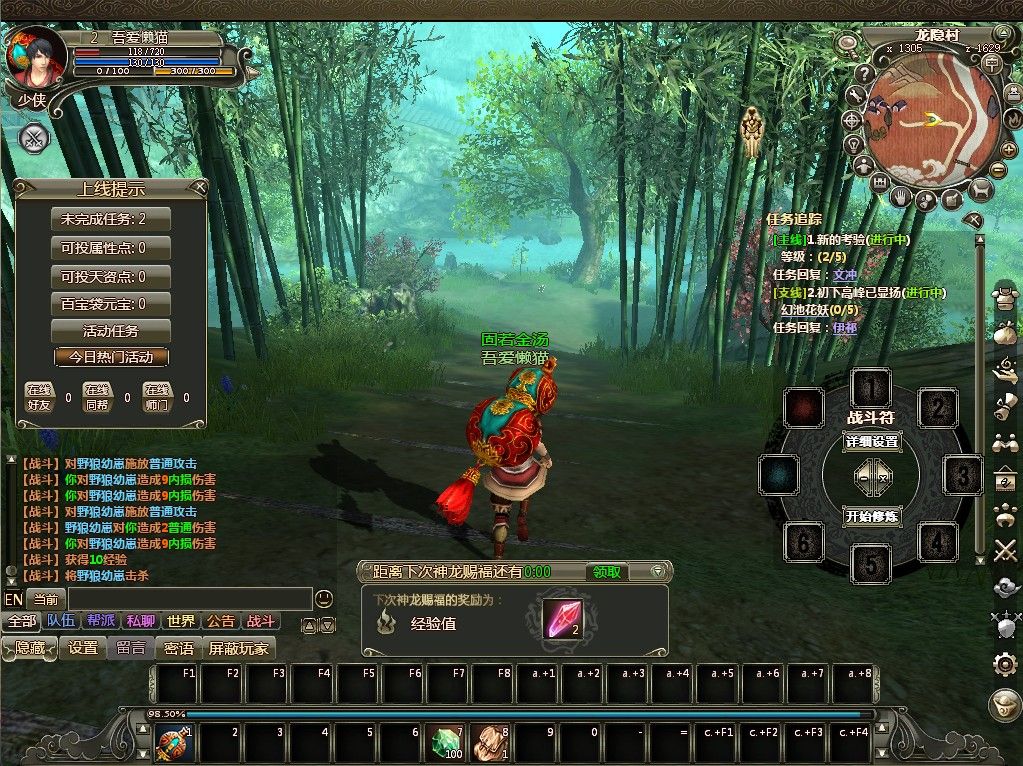The height and width of the screenshot is (766, 1023).
Task: Open the 百宝袋元宝 button
Action: (x=111, y=304)
